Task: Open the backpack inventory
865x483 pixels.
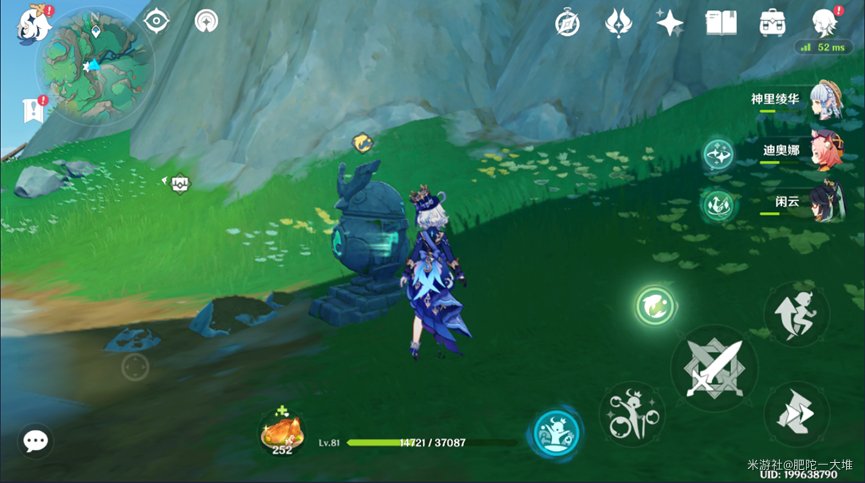Action: 772,22
